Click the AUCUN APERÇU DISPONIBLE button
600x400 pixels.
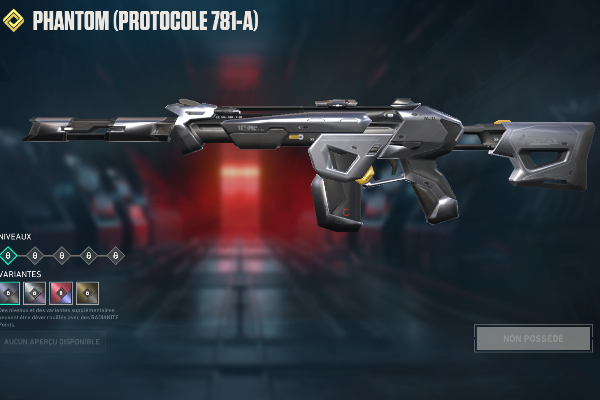tap(52, 342)
